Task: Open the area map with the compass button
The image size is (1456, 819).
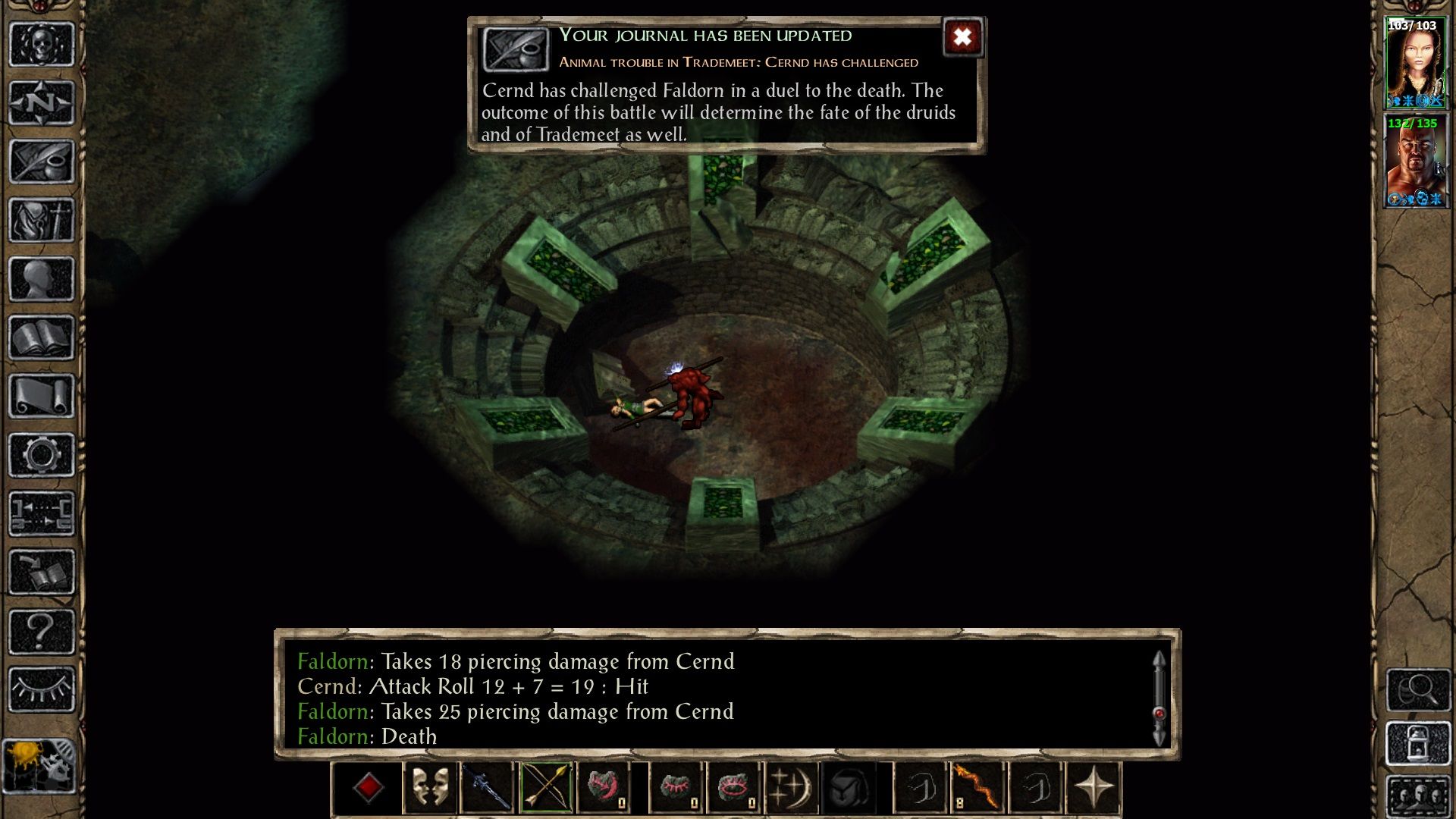Action: [x=42, y=103]
